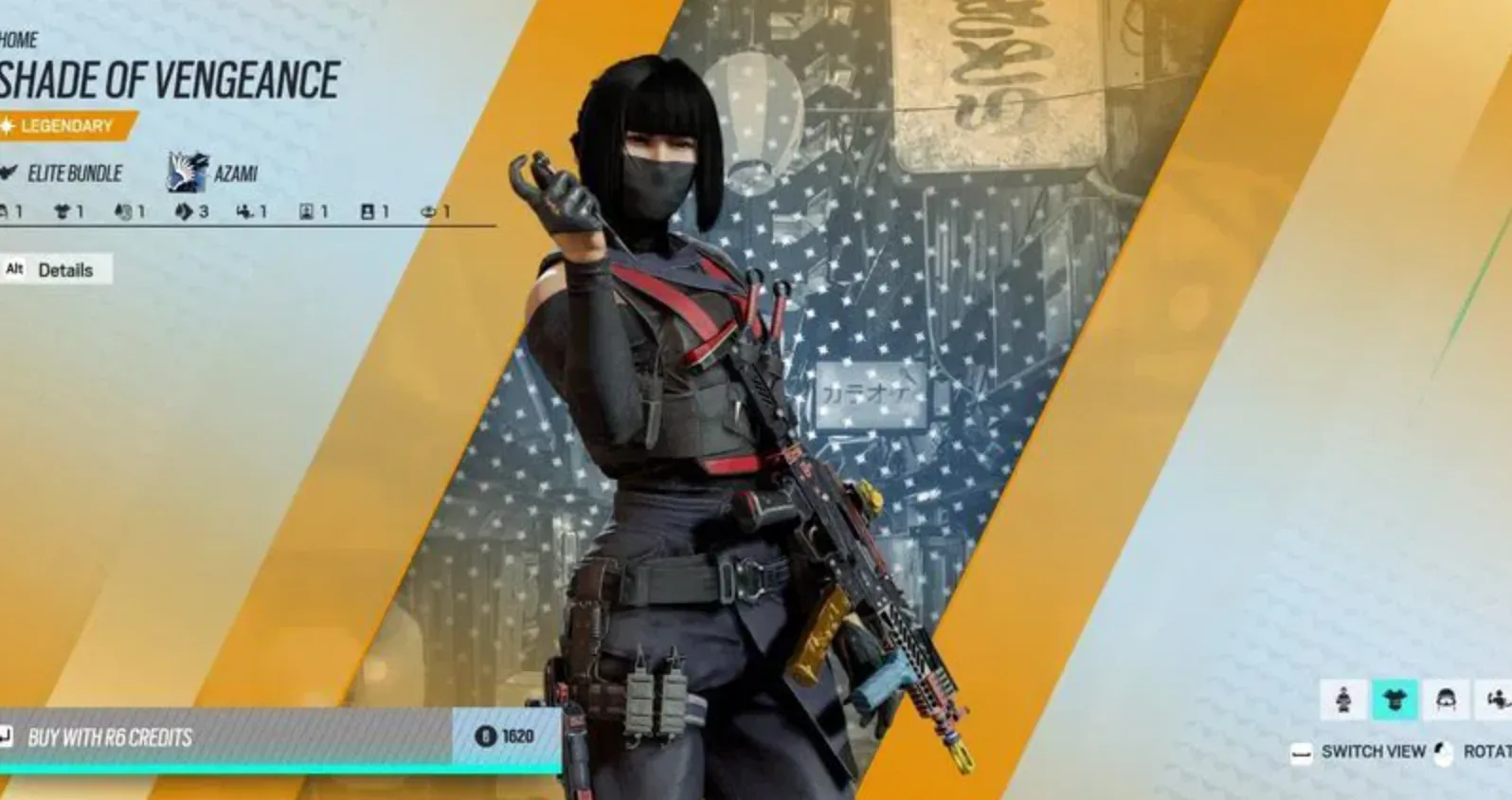This screenshot has width=1512, height=800.
Task: Click the charm count icon
Action: [244, 212]
